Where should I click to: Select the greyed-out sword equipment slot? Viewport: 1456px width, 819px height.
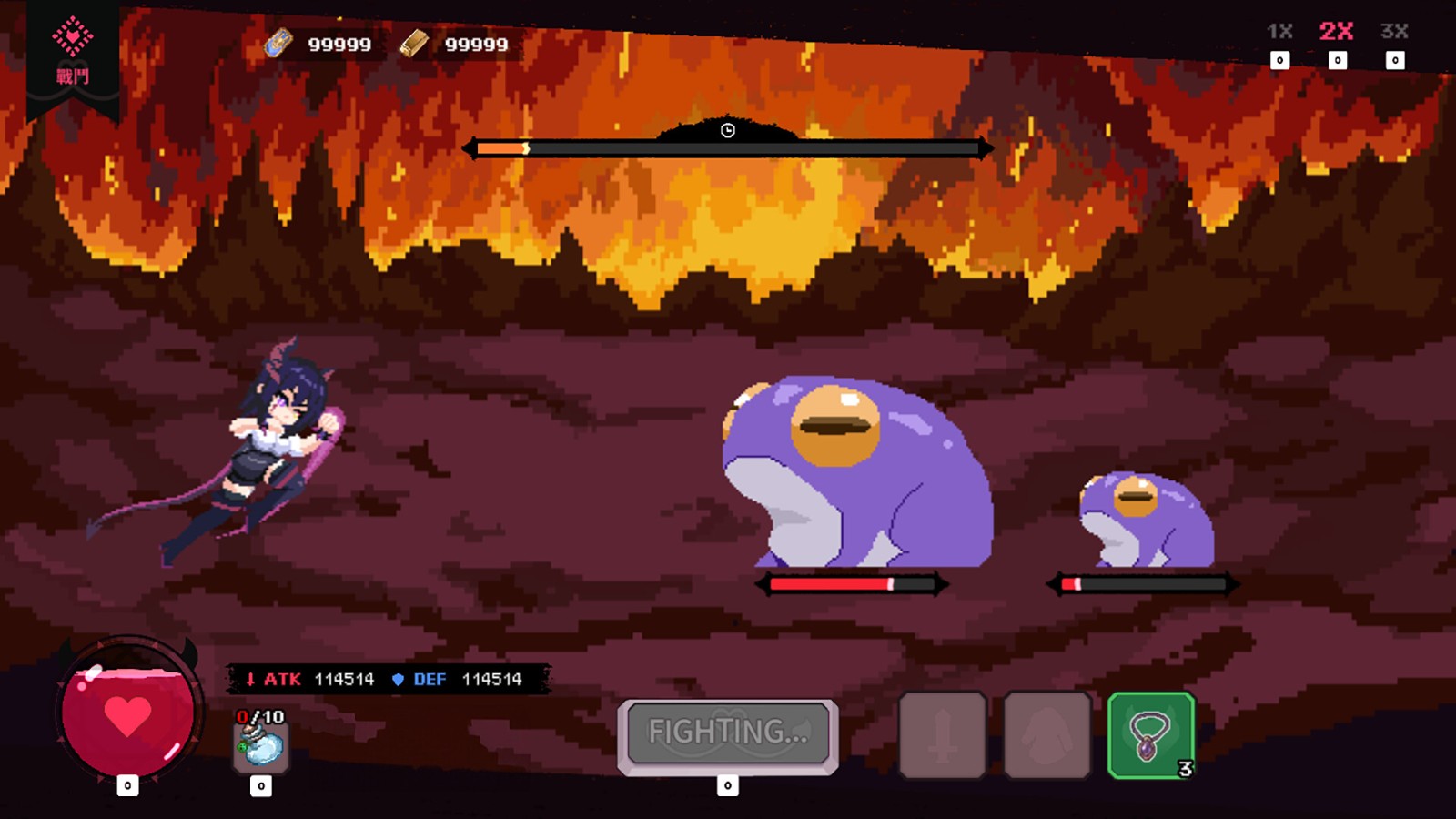pyautogui.click(x=943, y=735)
